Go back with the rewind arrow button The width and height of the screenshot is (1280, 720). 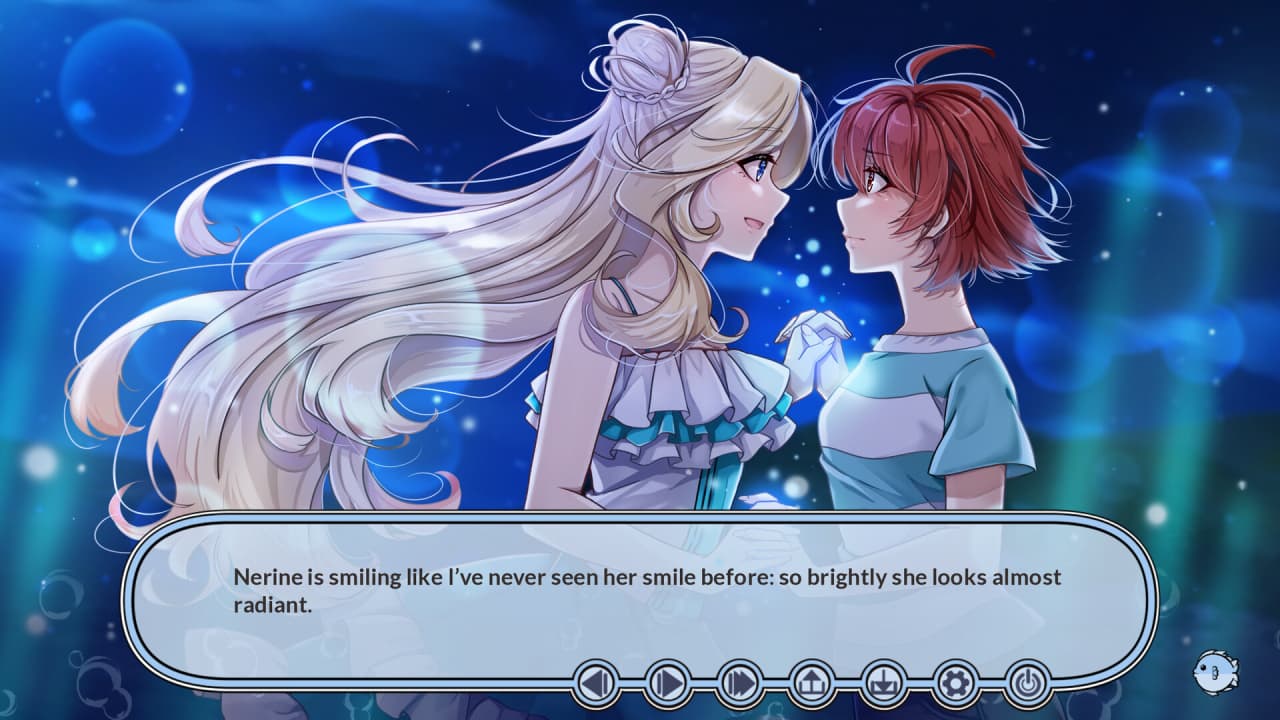pos(597,684)
